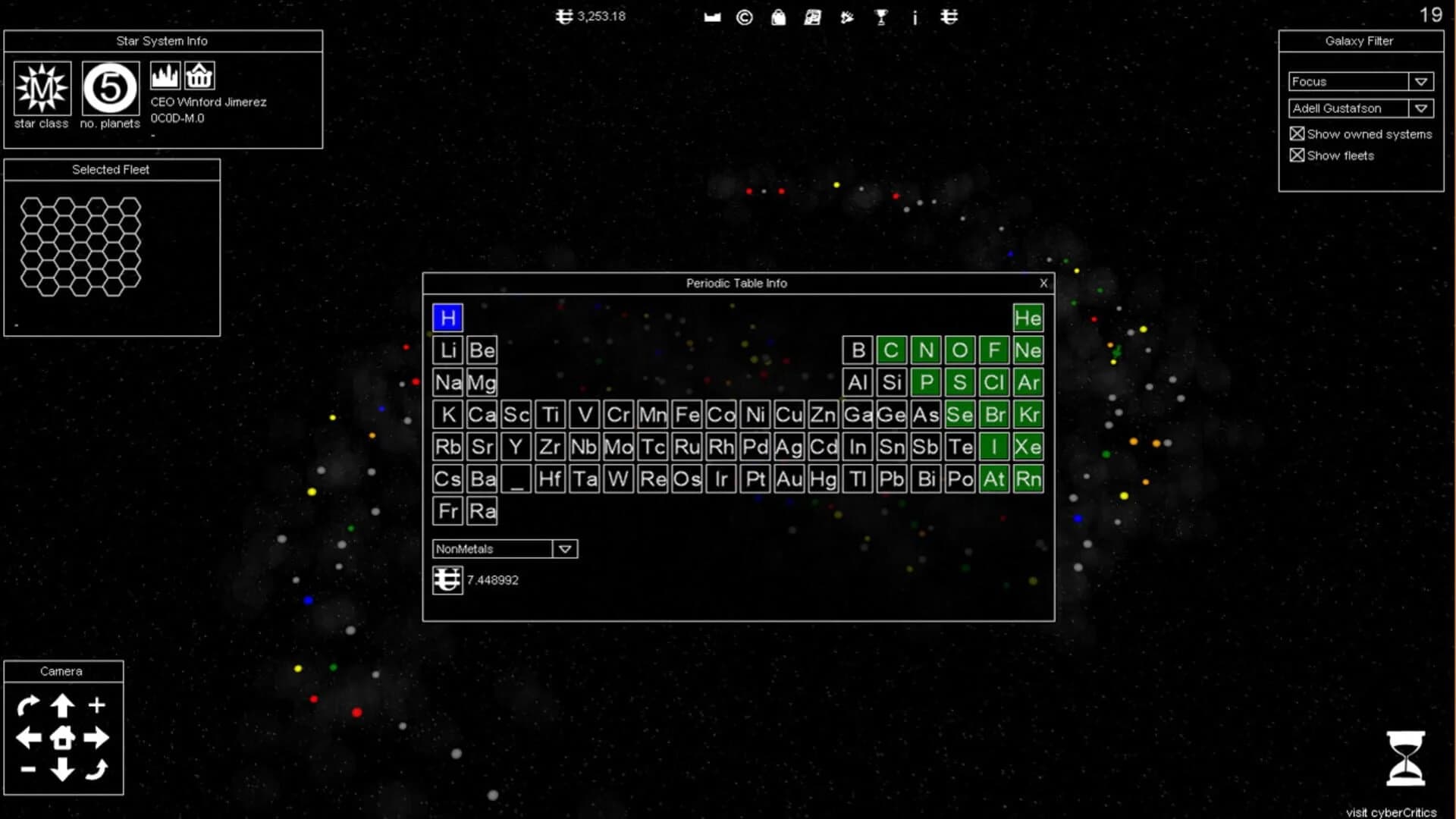1456x819 pixels.
Task: Select the shopping bag icon on the toolbar
Action: 778,17
